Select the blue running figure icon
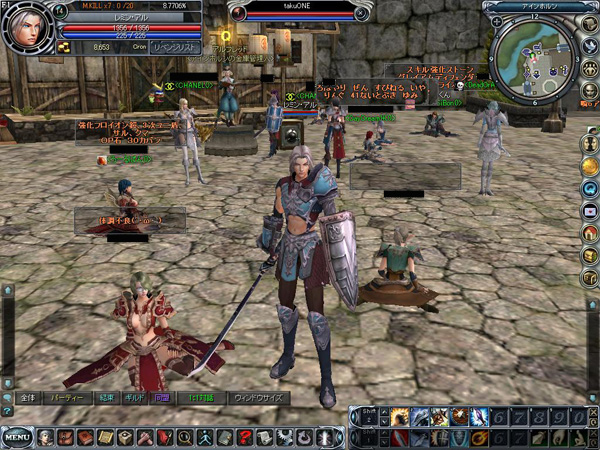 coord(203,437)
